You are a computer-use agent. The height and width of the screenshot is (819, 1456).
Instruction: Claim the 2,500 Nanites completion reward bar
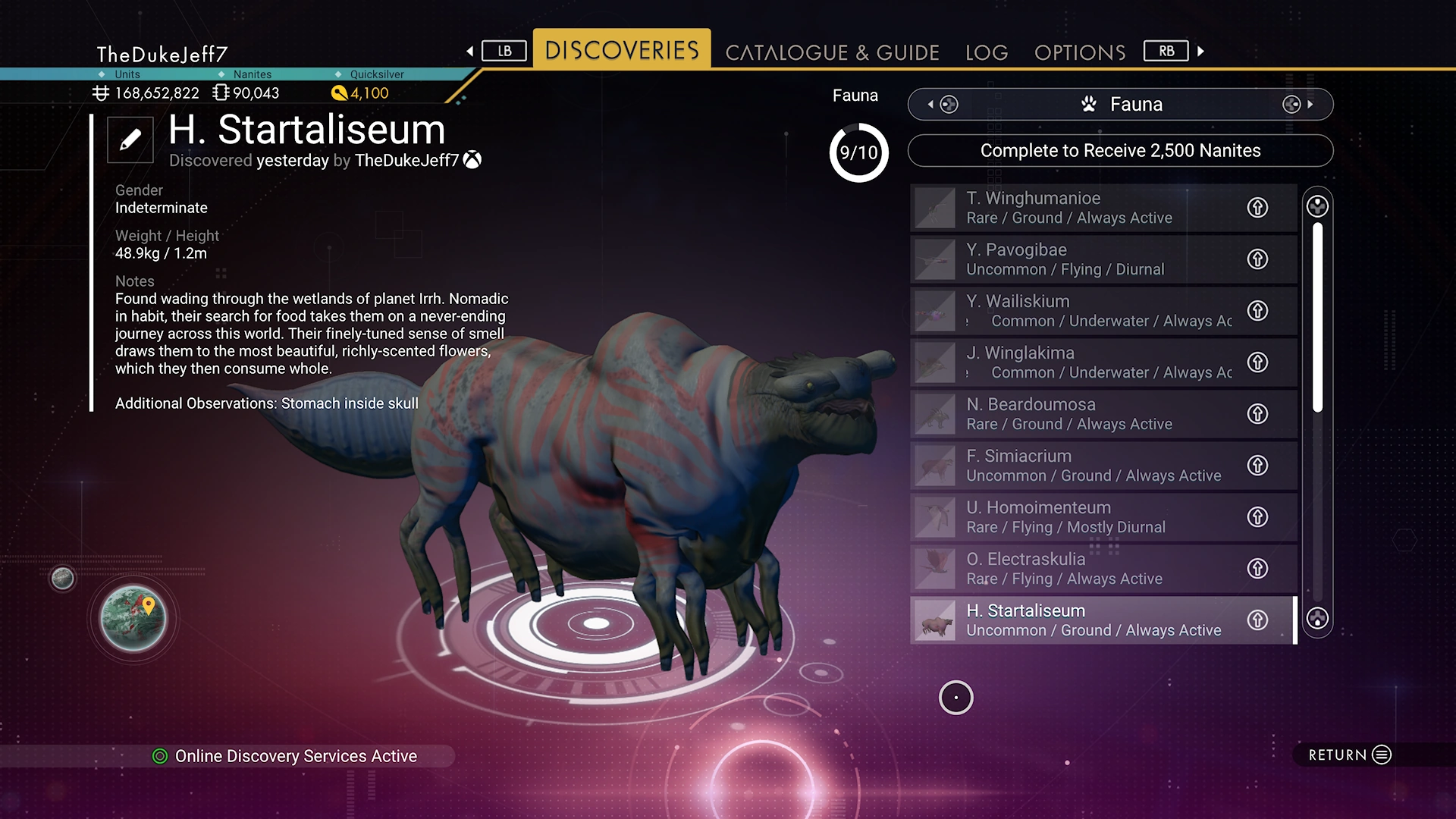click(1120, 151)
